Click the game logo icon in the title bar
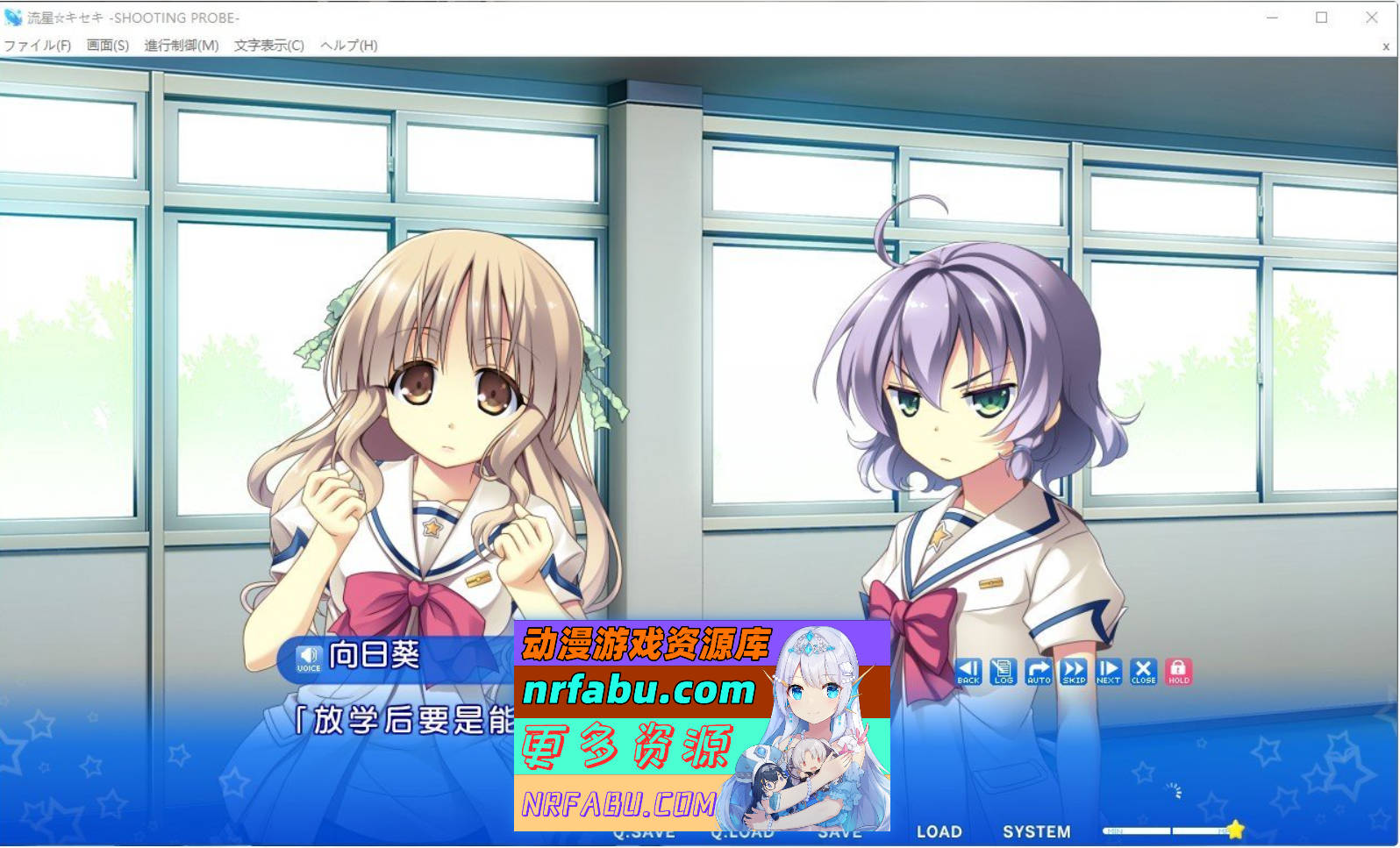Screen dimensions: 1400x848 pyautogui.click(x=14, y=17)
